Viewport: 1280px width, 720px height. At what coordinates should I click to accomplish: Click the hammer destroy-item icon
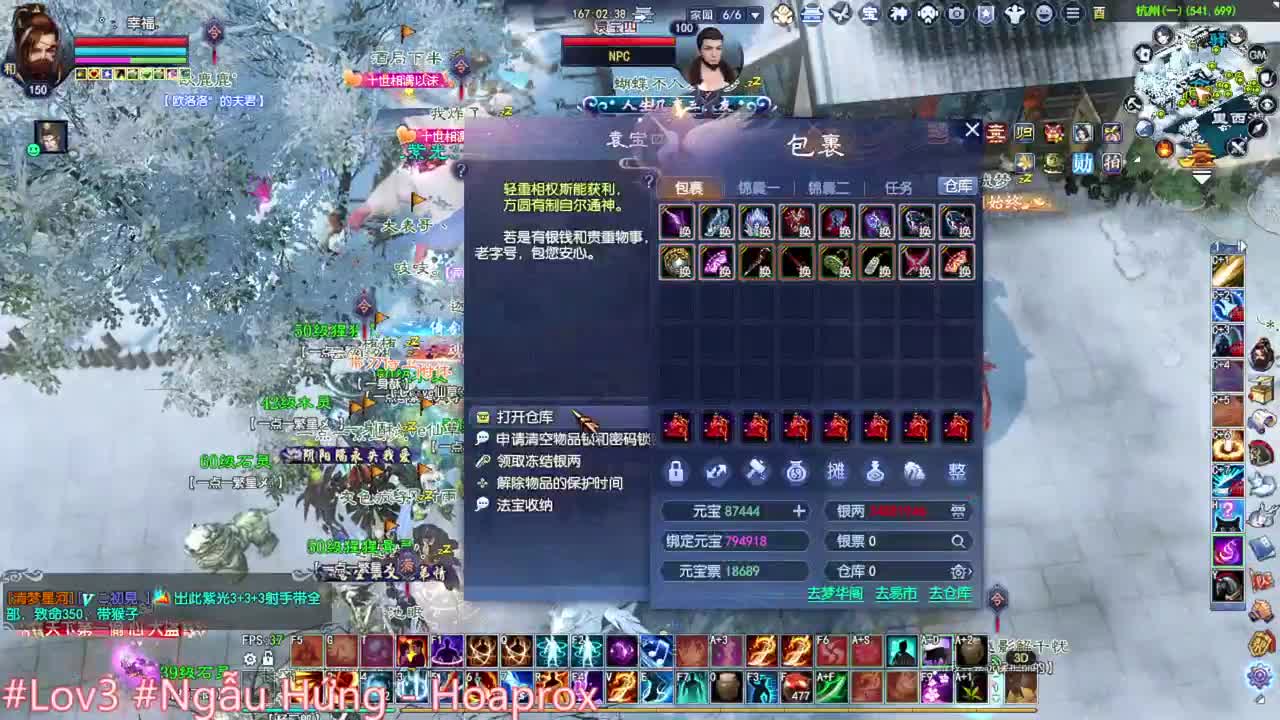pyautogui.click(x=756, y=470)
